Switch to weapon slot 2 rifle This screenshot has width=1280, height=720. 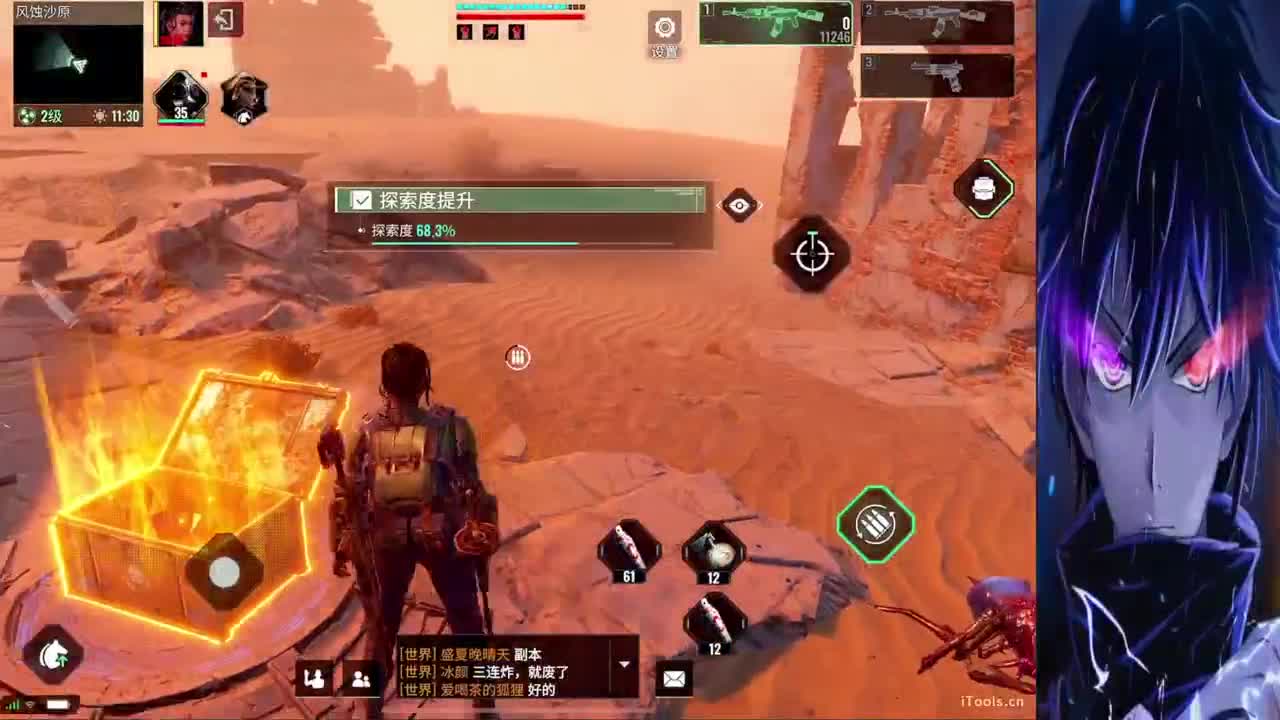click(936, 22)
